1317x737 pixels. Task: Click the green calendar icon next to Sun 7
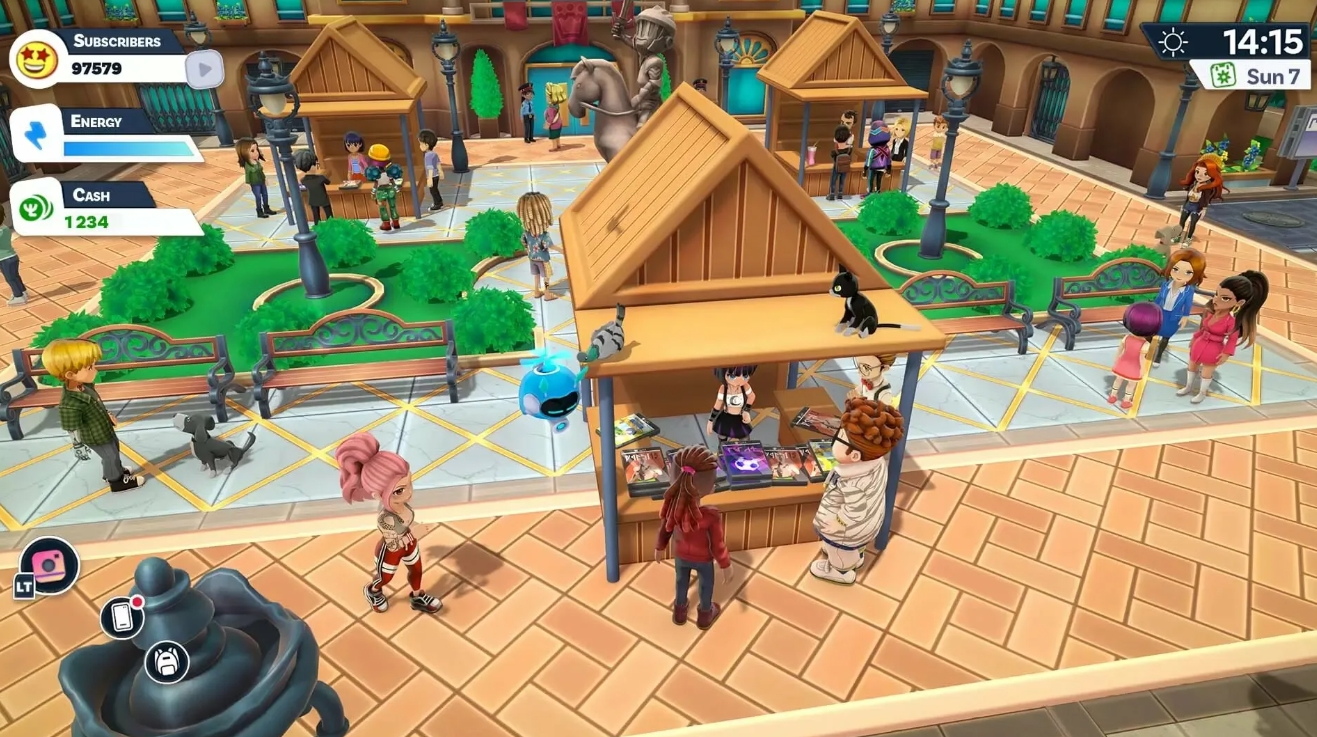1225,74
